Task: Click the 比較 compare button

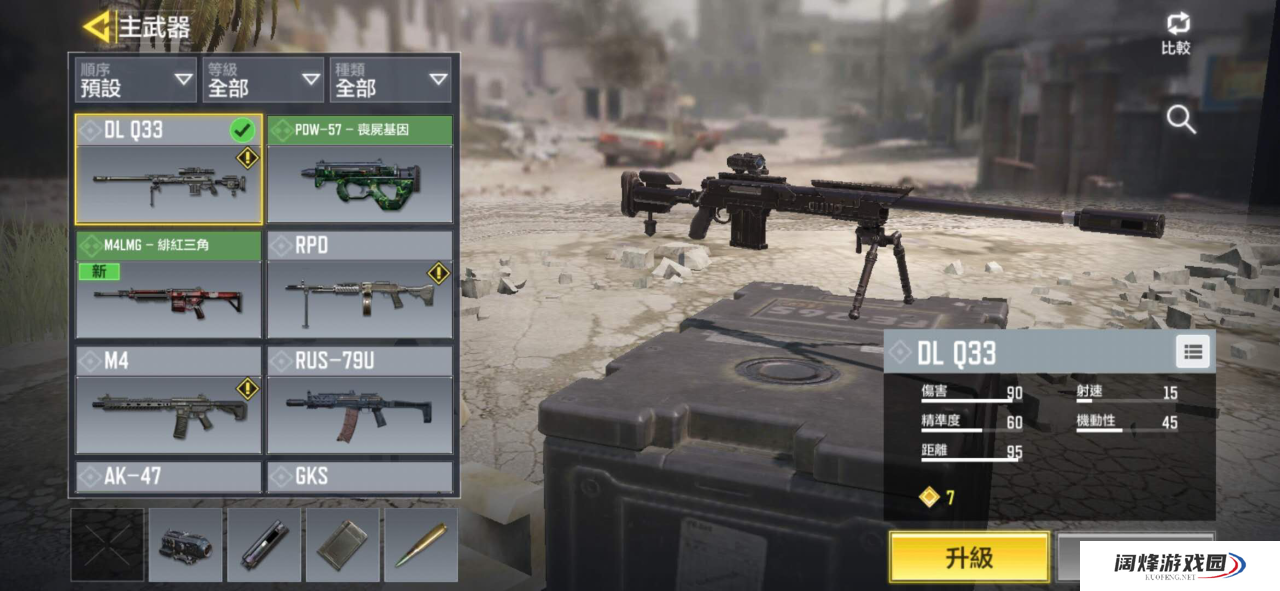Action: tap(1176, 33)
